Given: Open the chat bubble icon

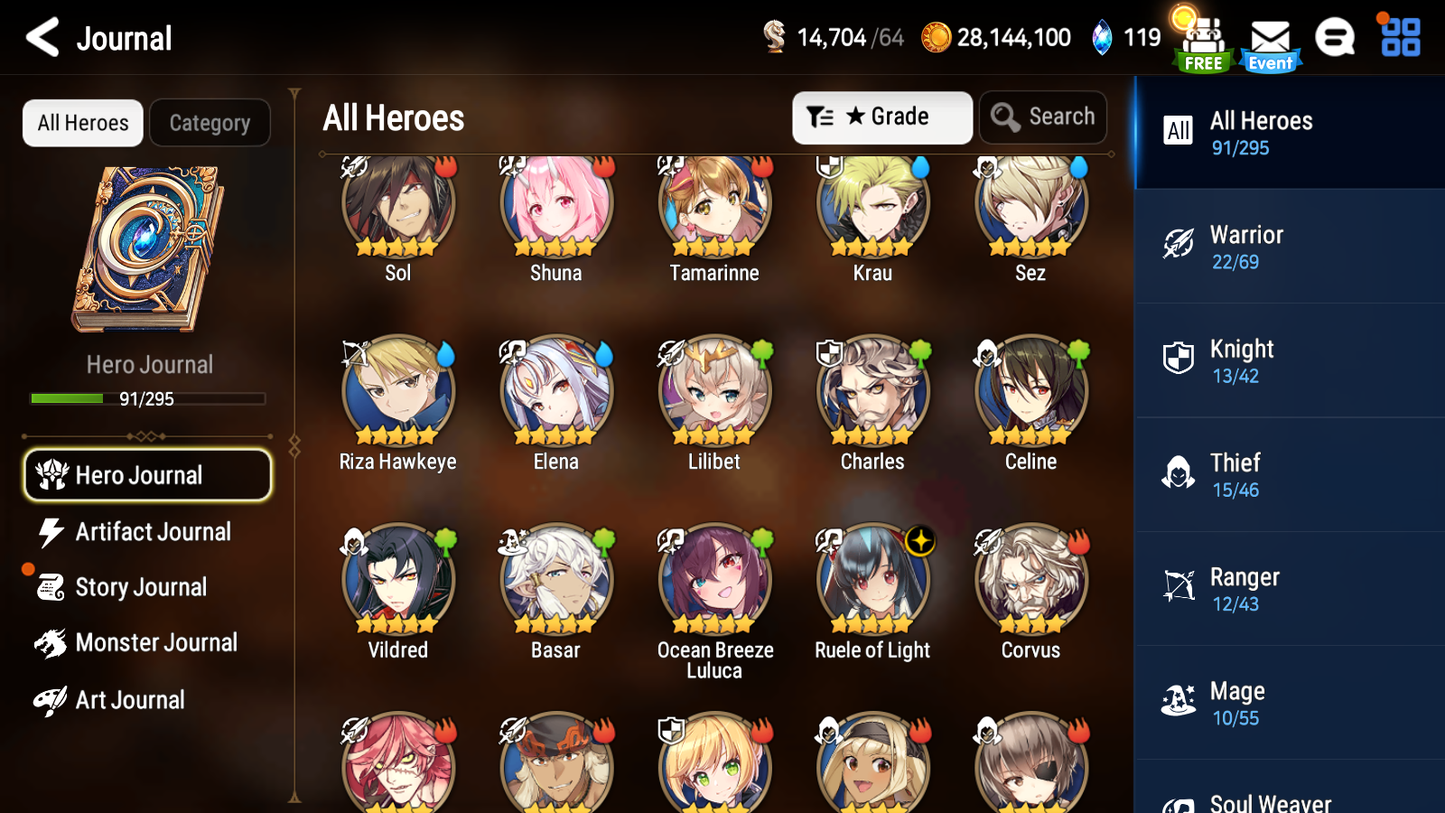Looking at the screenshot, I should (1336, 37).
